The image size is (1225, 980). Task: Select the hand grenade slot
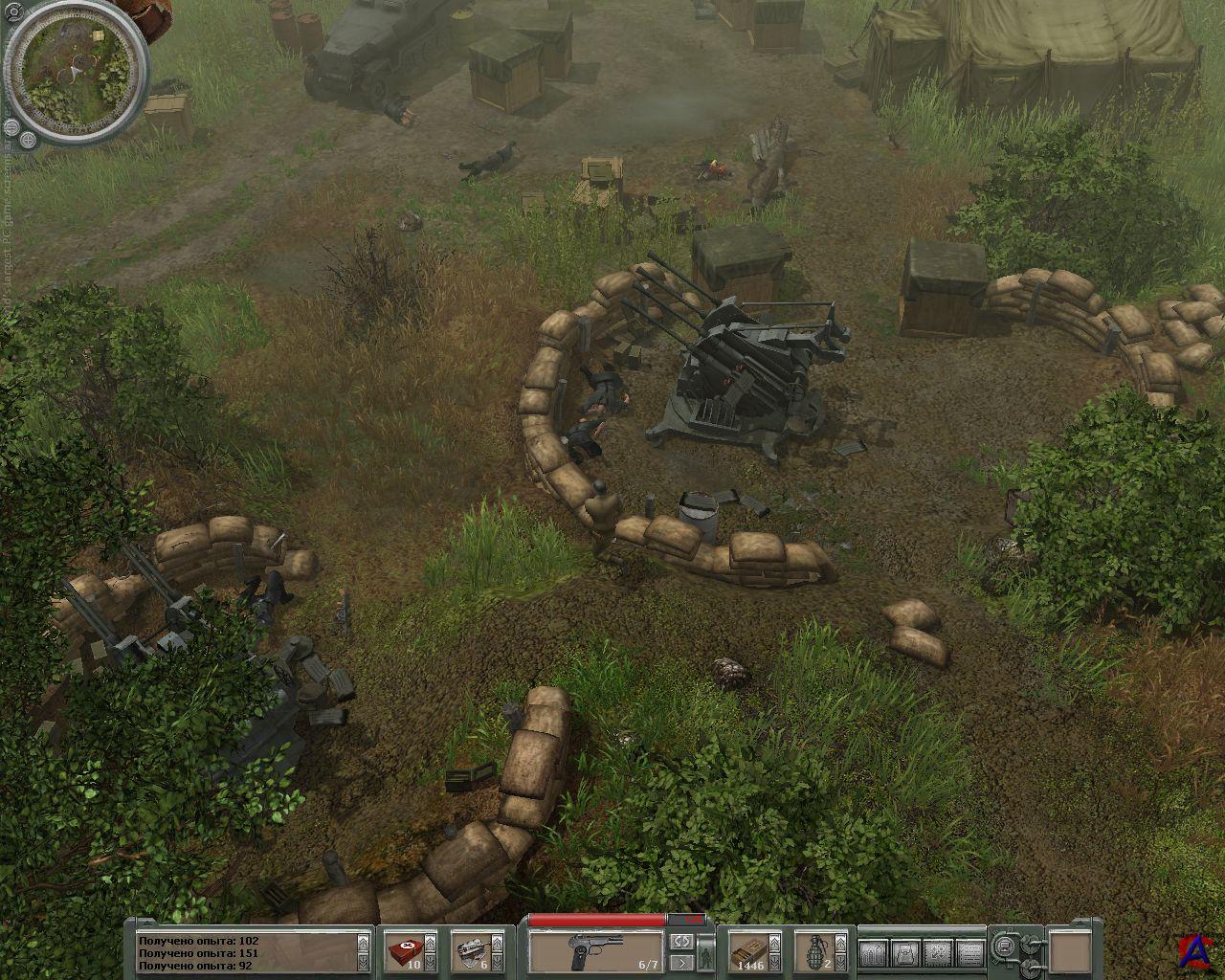(x=815, y=953)
